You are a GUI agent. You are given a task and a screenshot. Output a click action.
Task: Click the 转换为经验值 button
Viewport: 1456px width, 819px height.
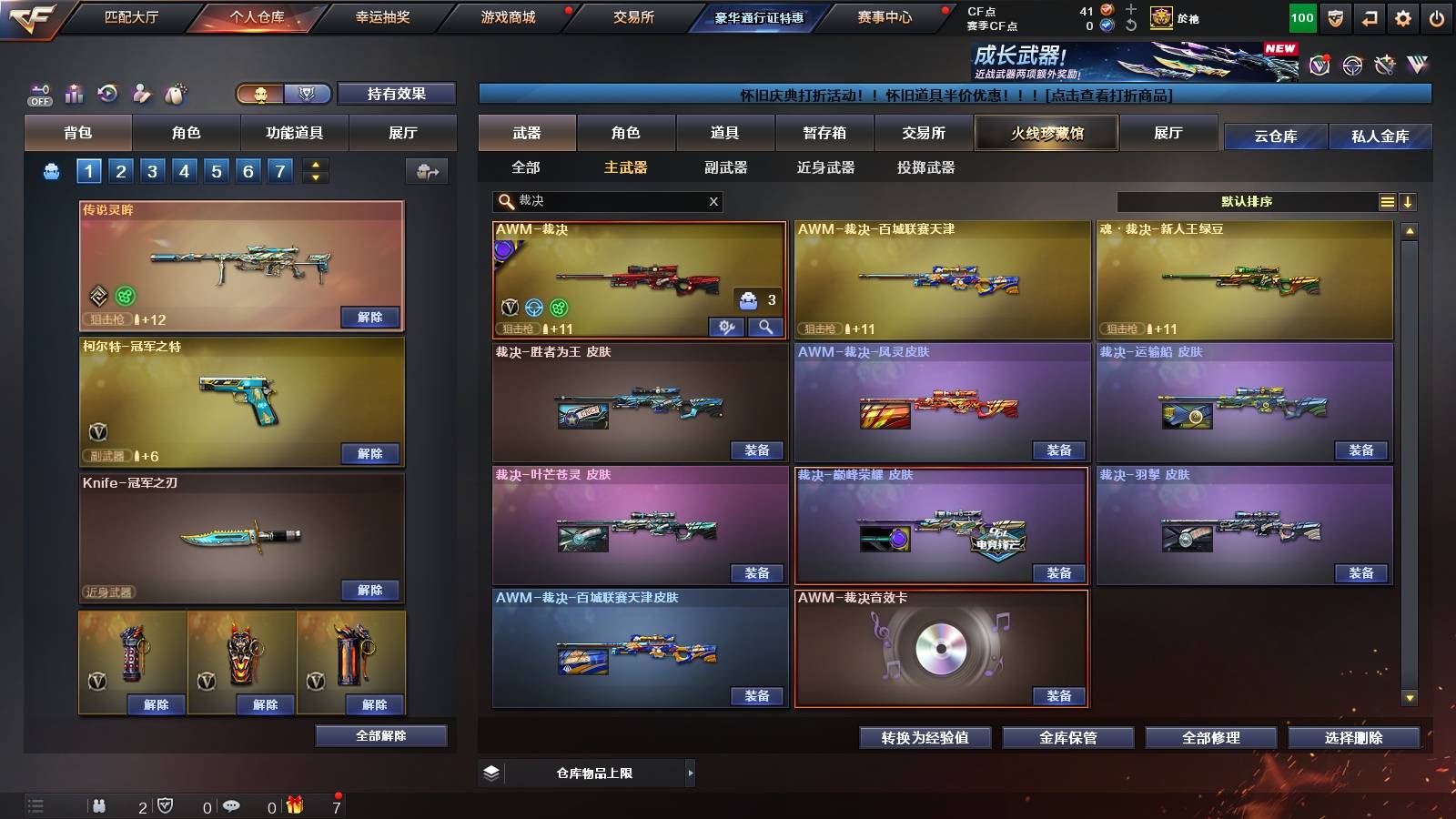[x=925, y=738]
